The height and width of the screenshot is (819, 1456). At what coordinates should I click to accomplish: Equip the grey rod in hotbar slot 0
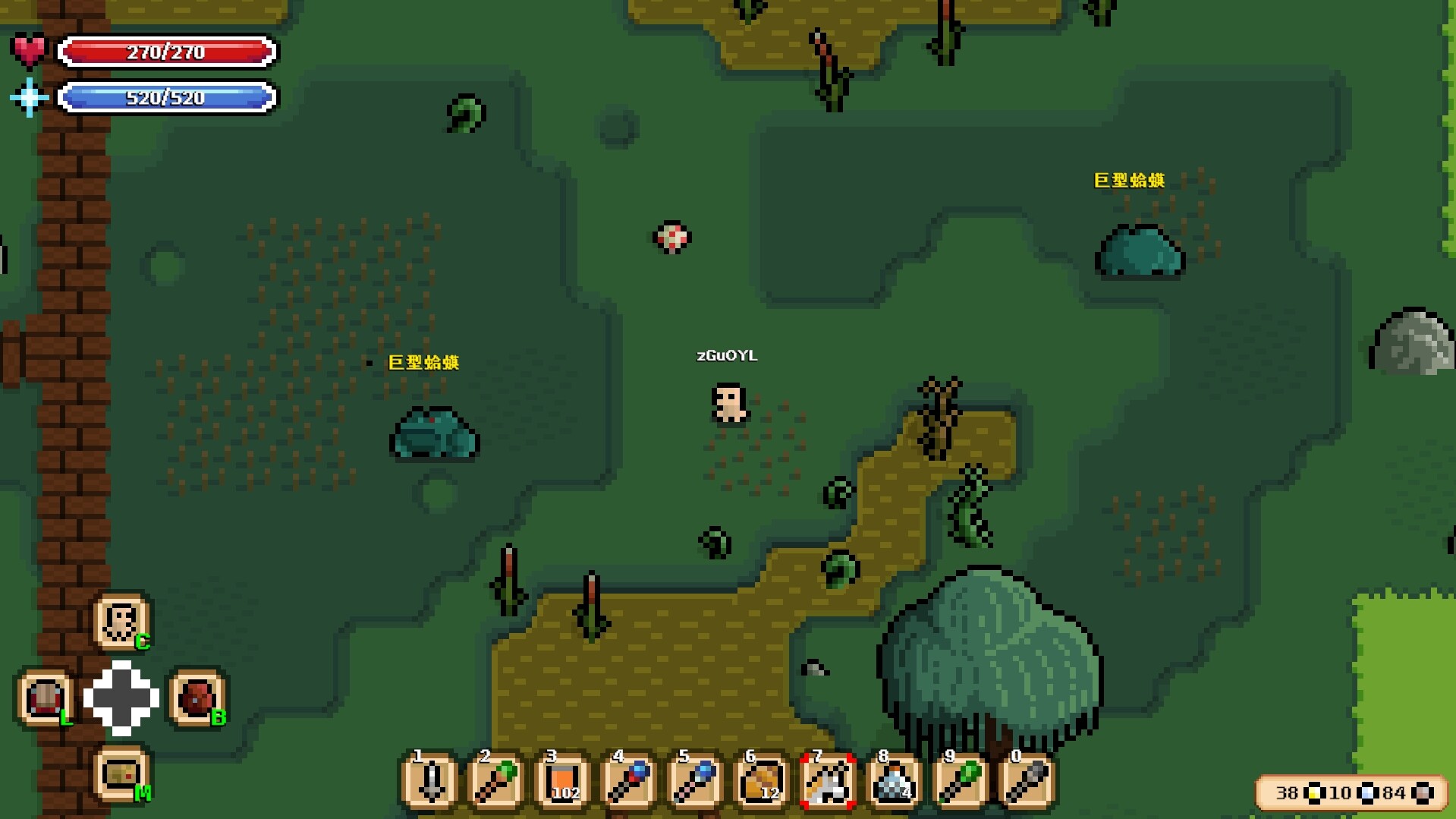pos(1024,782)
